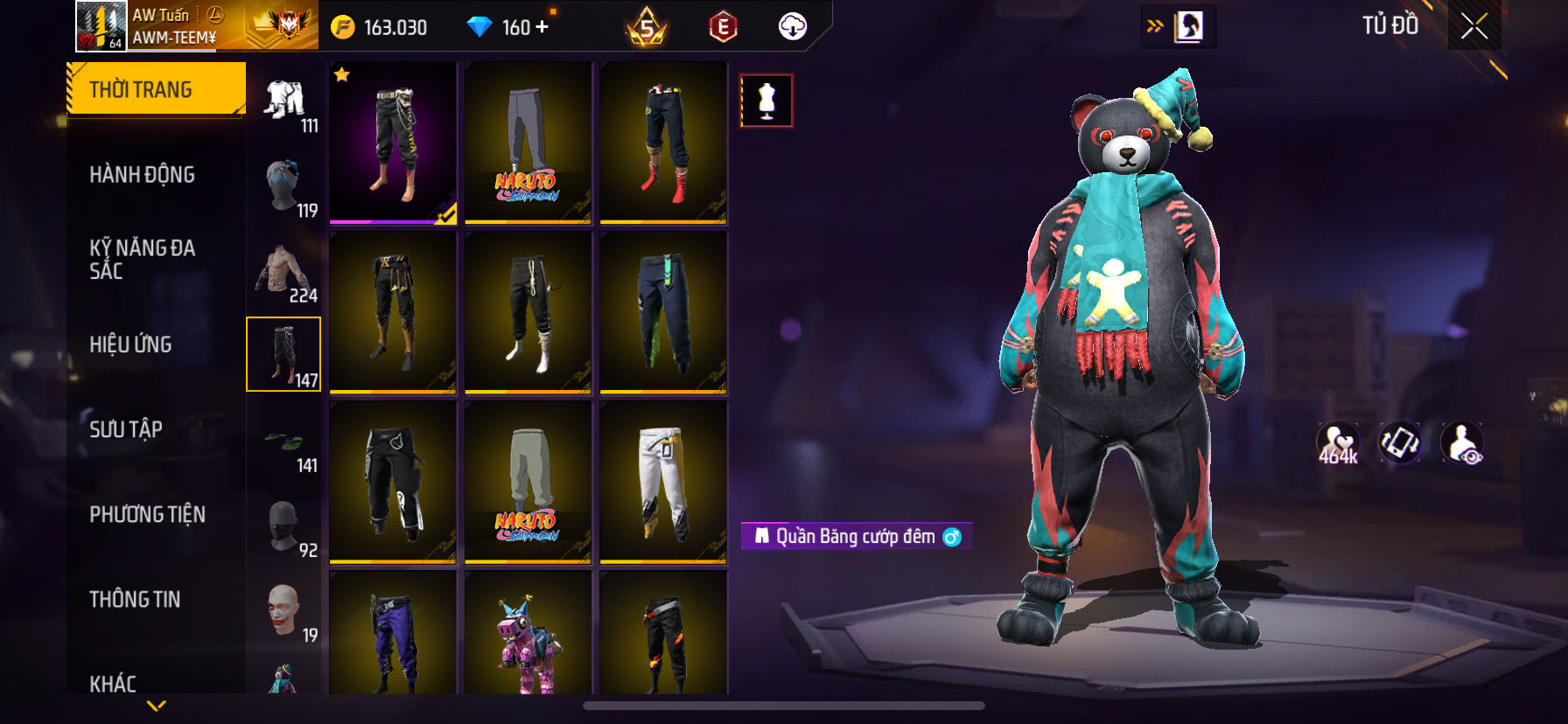This screenshot has height=724, width=1568.
Task: Switch to the HÀNH ĐỘNG tab
Action: click(142, 175)
